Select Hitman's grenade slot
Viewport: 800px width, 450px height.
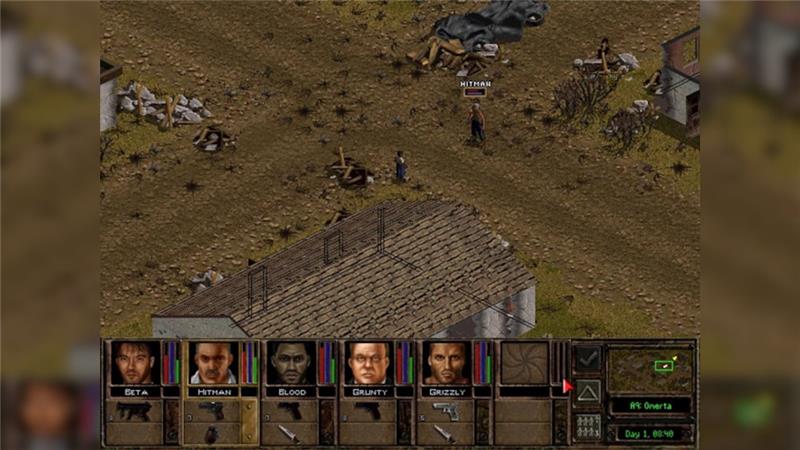211,434
